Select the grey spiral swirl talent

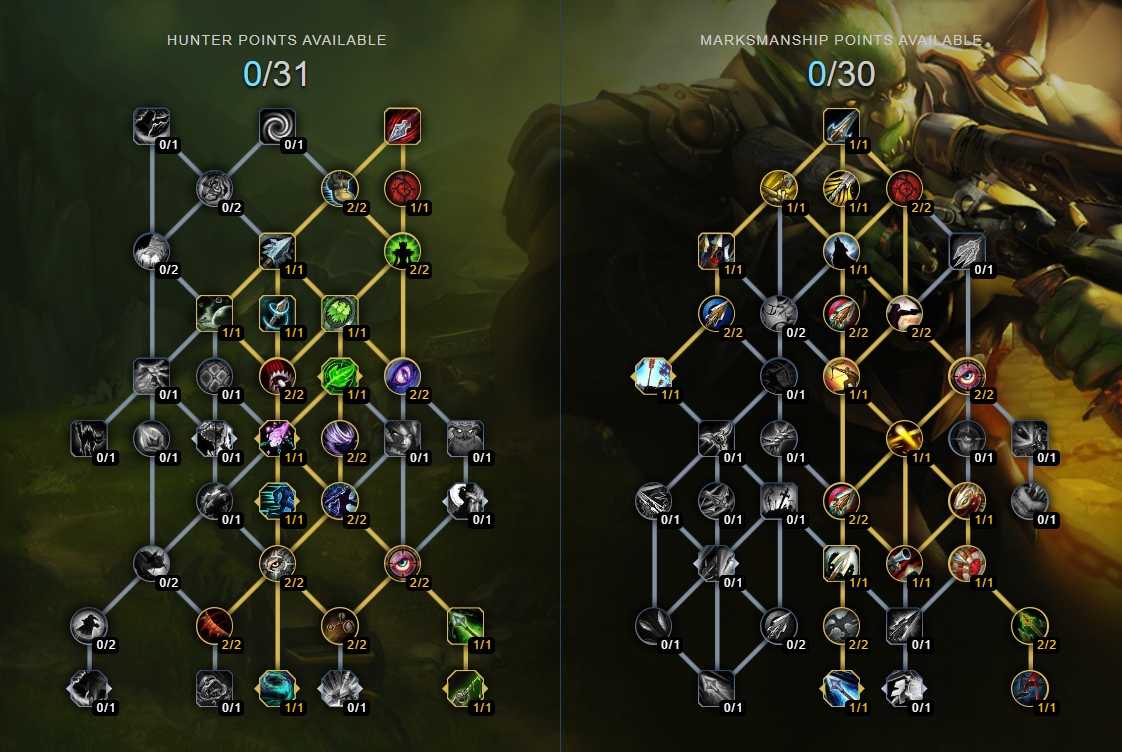click(277, 126)
